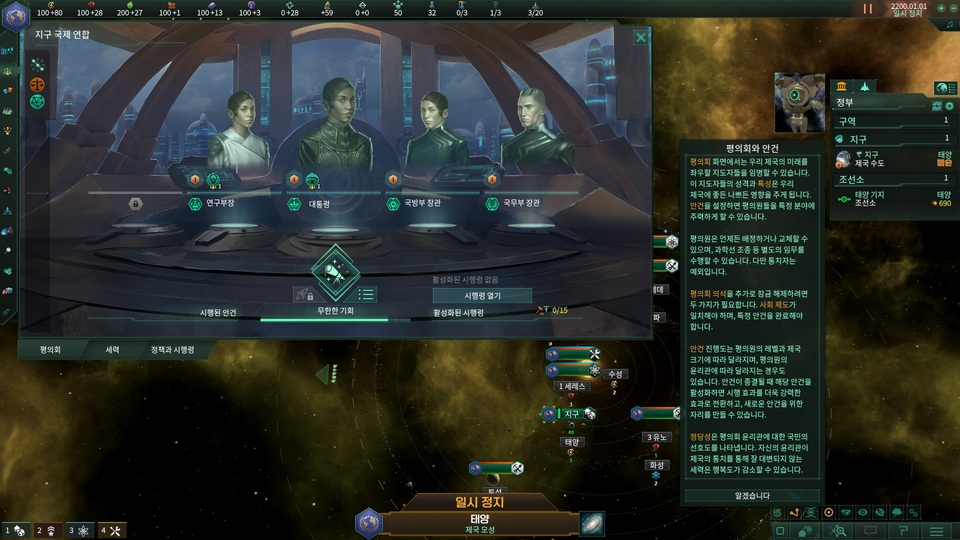
Task: Close the council window
Action: 641,38
